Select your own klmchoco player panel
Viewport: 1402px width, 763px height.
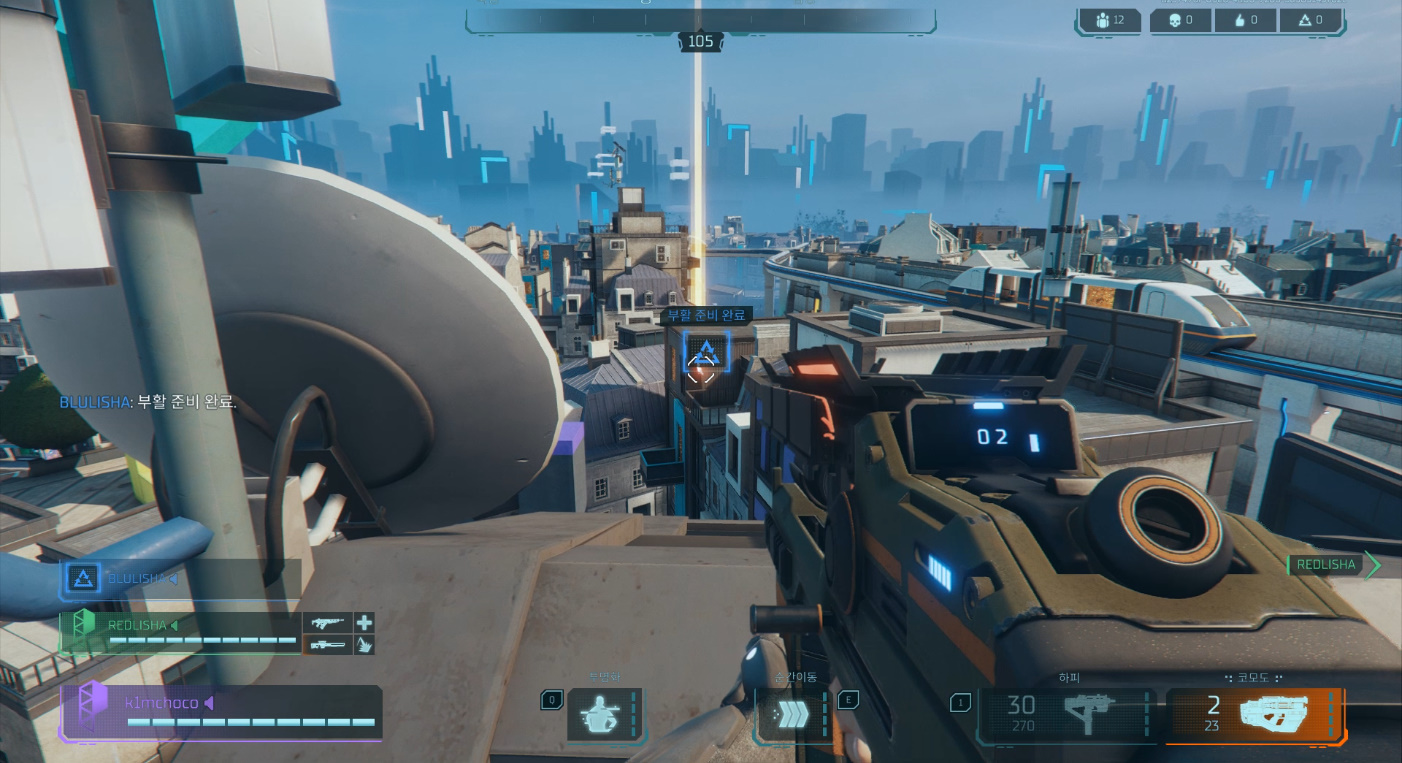pos(220,712)
